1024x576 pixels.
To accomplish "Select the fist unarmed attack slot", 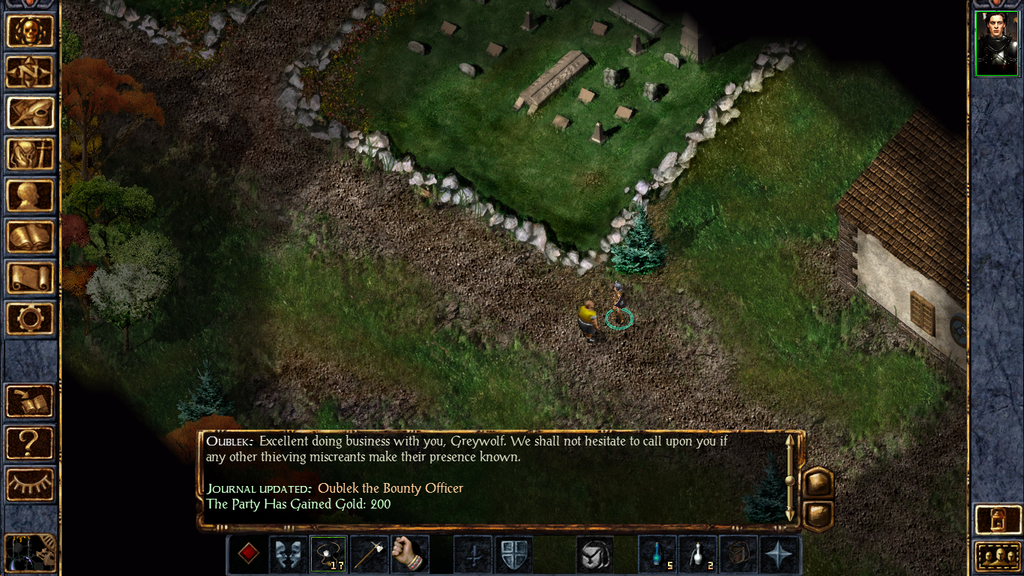I will tap(409, 554).
